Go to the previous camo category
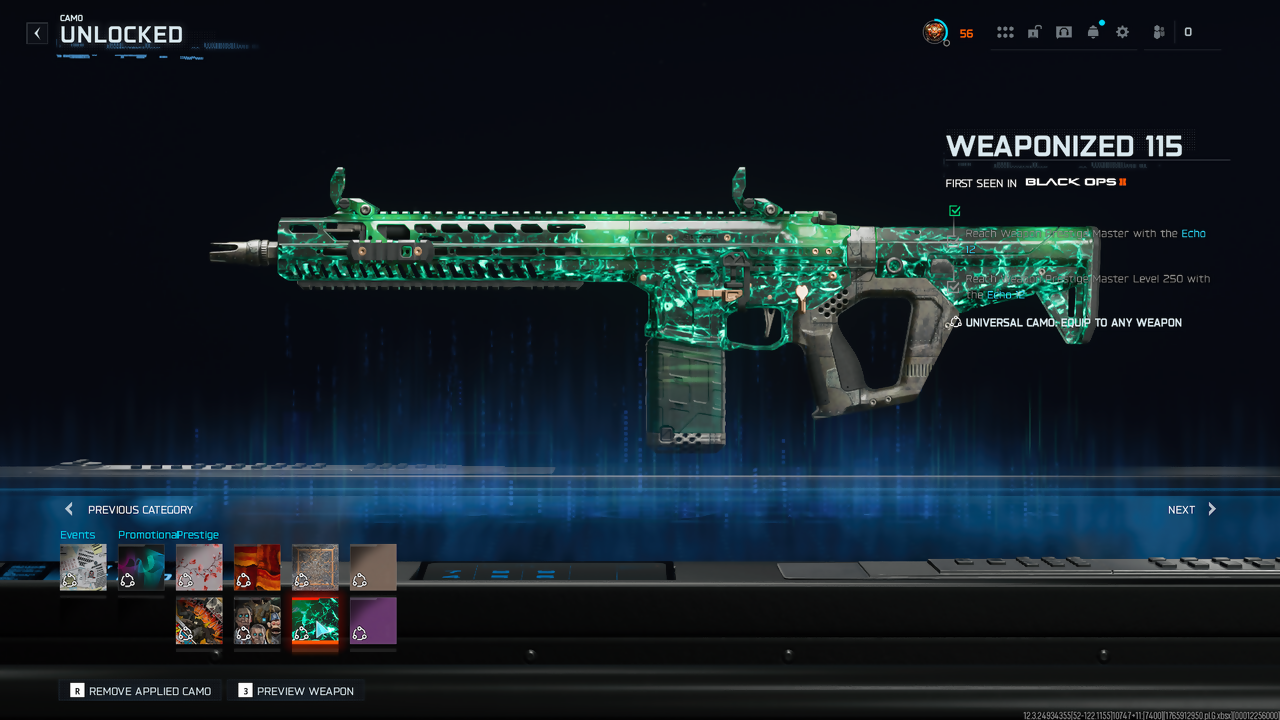The height and width of the screenshot is (720, 1280). point(129,509)
